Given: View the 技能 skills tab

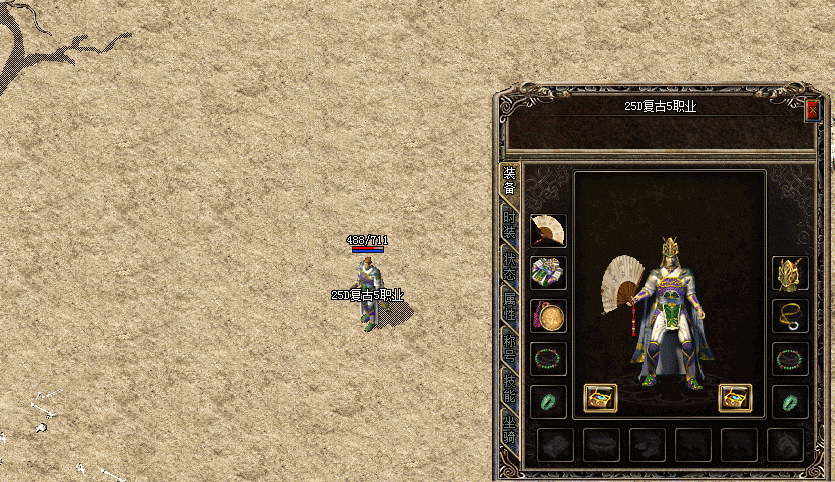Looking at the screenshot, I should point(510,388).
